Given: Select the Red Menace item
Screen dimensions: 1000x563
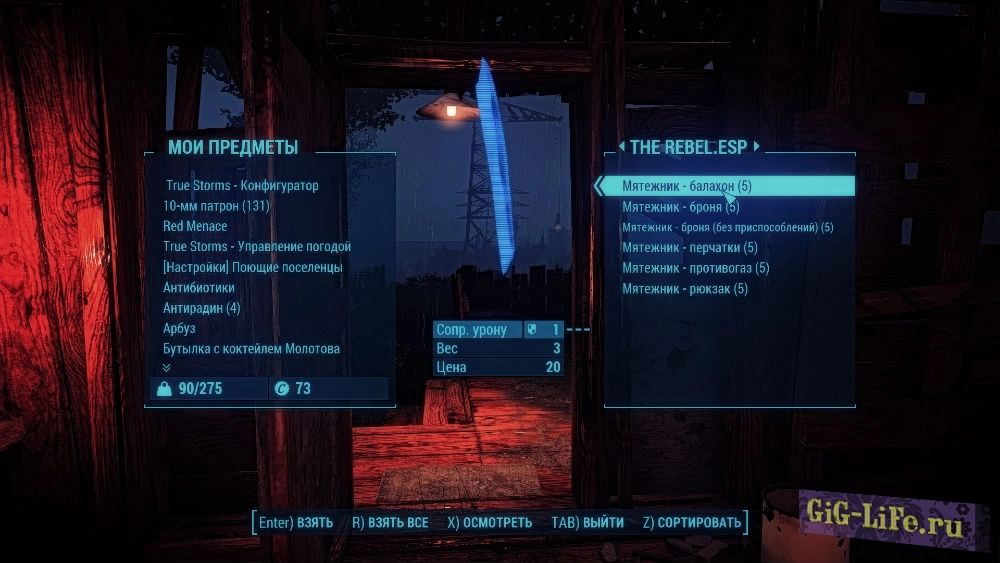Looking at the screenshot, I should click(195, 226).
